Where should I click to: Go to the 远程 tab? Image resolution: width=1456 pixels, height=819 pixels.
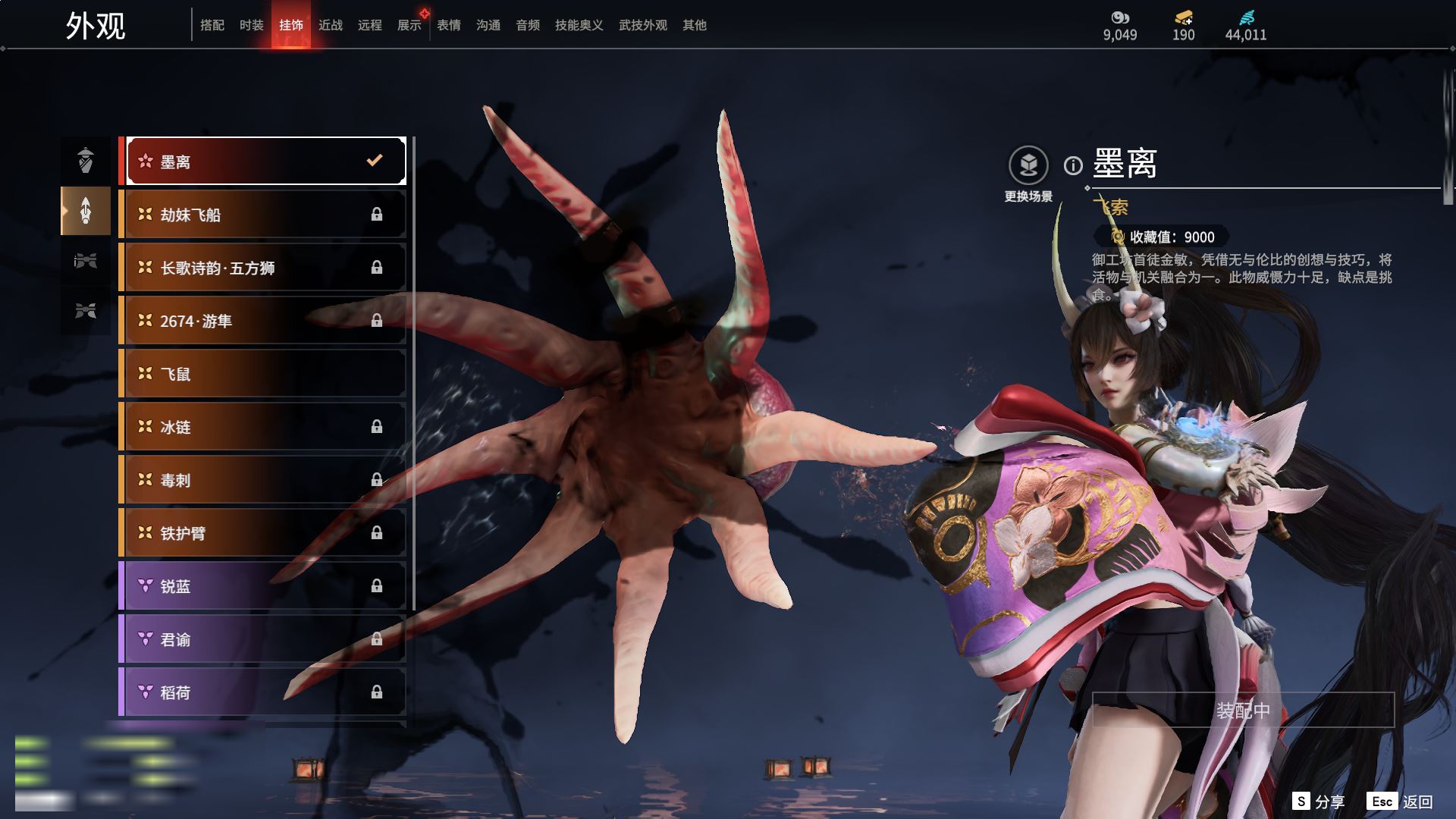370,25
